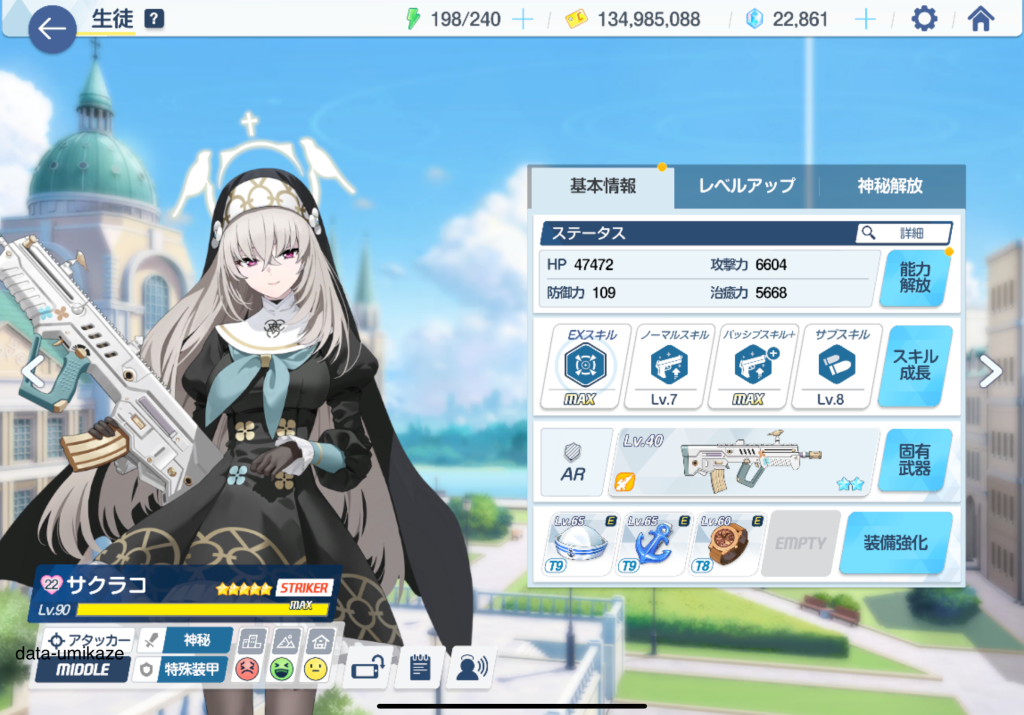Image resolution: width=1024 pixels, height=715 pixels.
Task: Open the 神秘解放 tab
Action: click(x=890, y=186)
